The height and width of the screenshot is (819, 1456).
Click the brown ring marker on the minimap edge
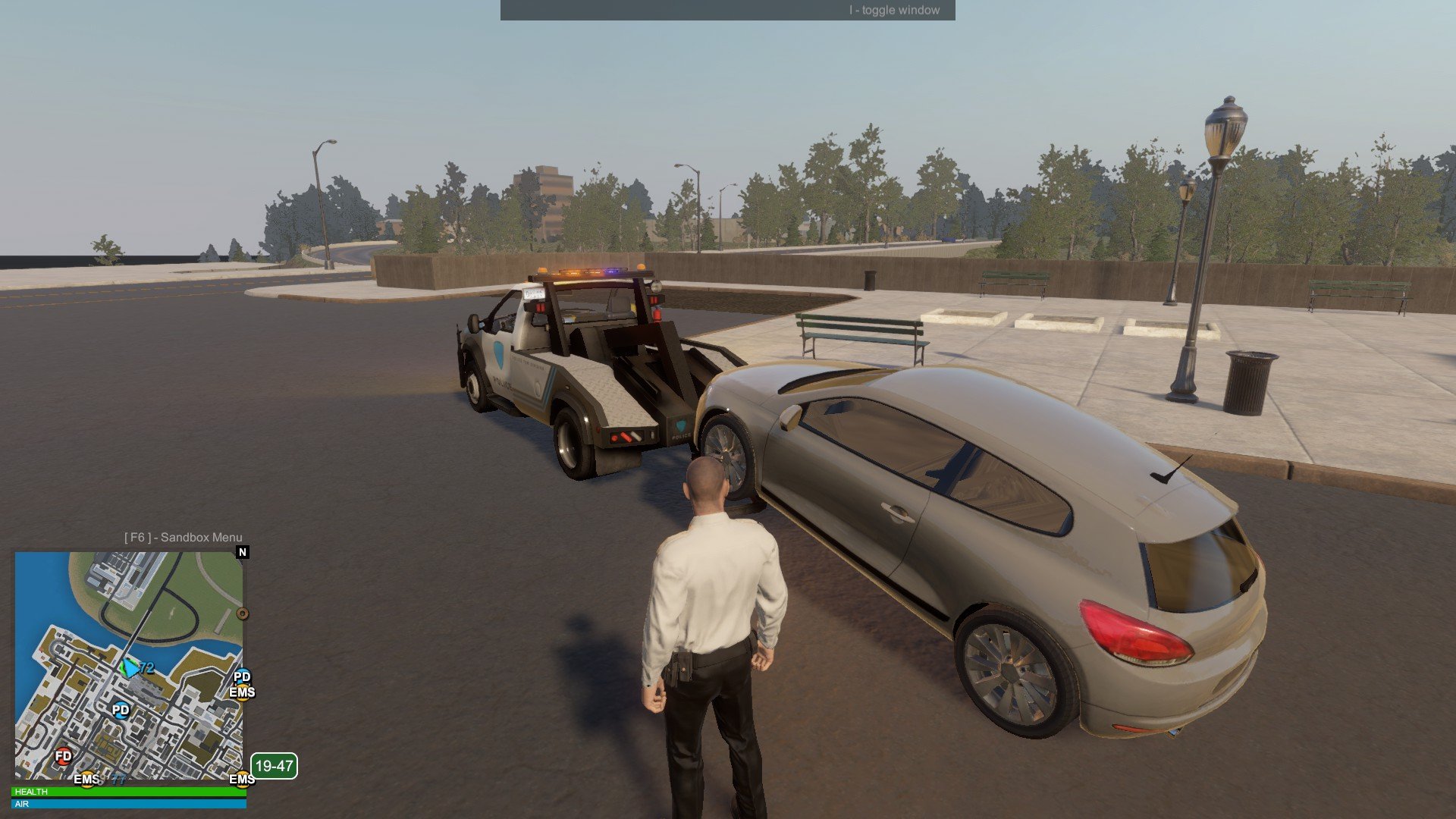243,613
